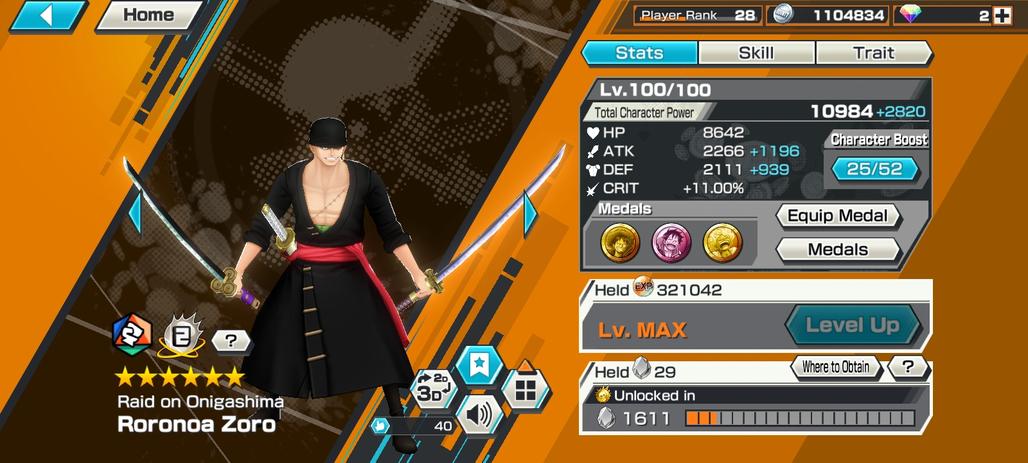Return to the Home screen
The height and width of the screenshot is (463, 1028).
149,16
